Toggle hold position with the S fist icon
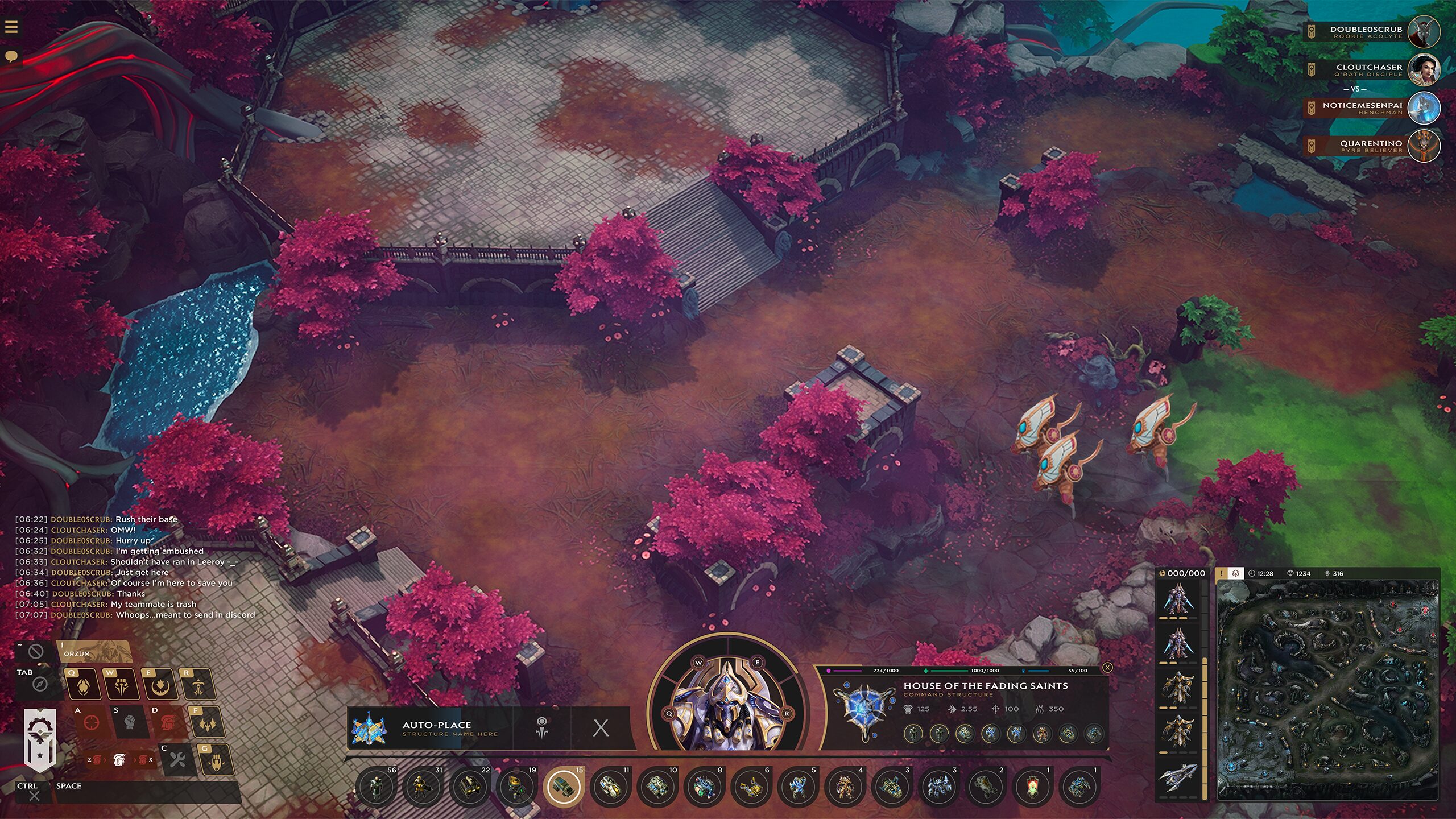The image size is (1456, 819). 129,723
